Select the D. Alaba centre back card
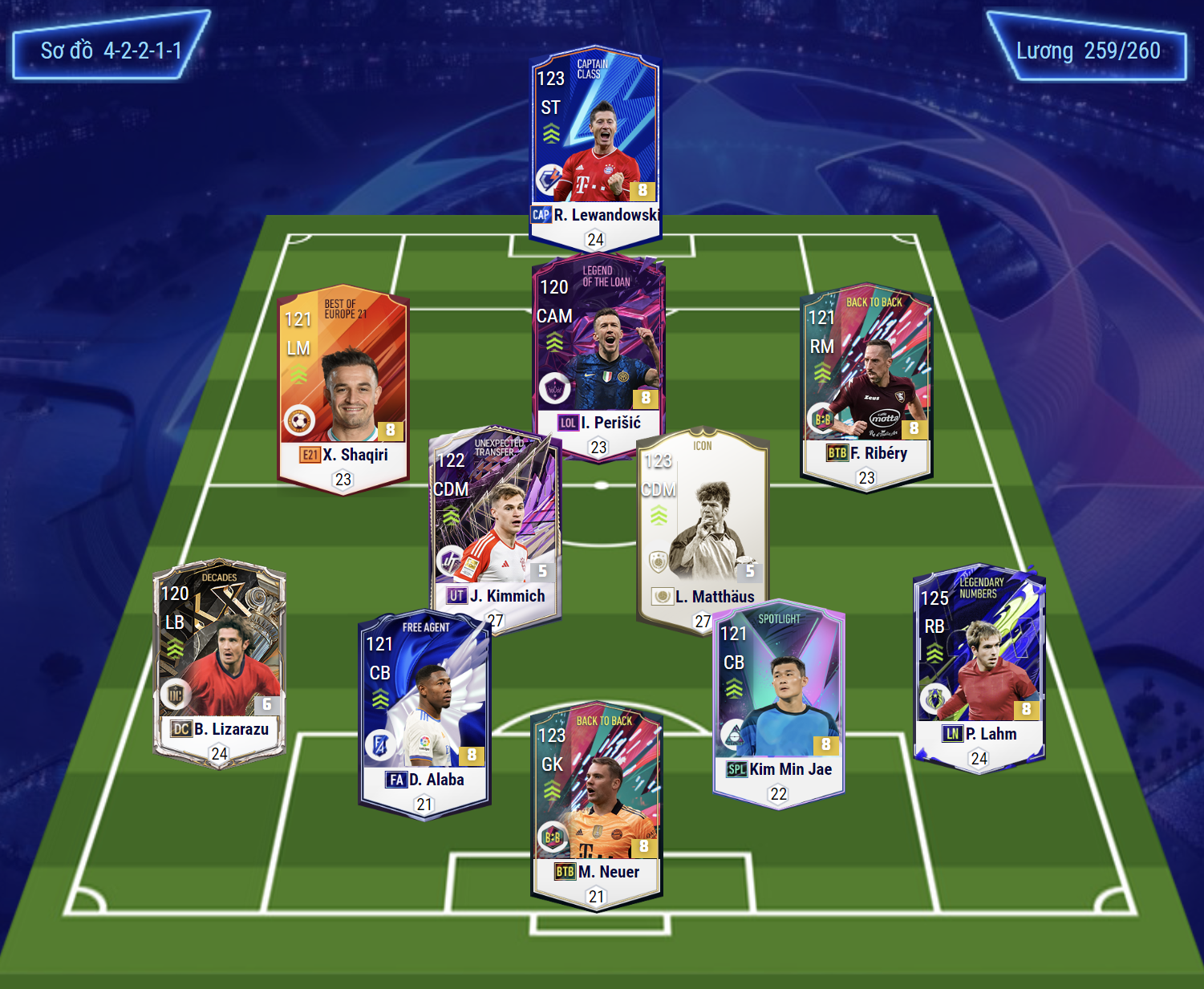The image size is (1204, 989). pos(424,710)
